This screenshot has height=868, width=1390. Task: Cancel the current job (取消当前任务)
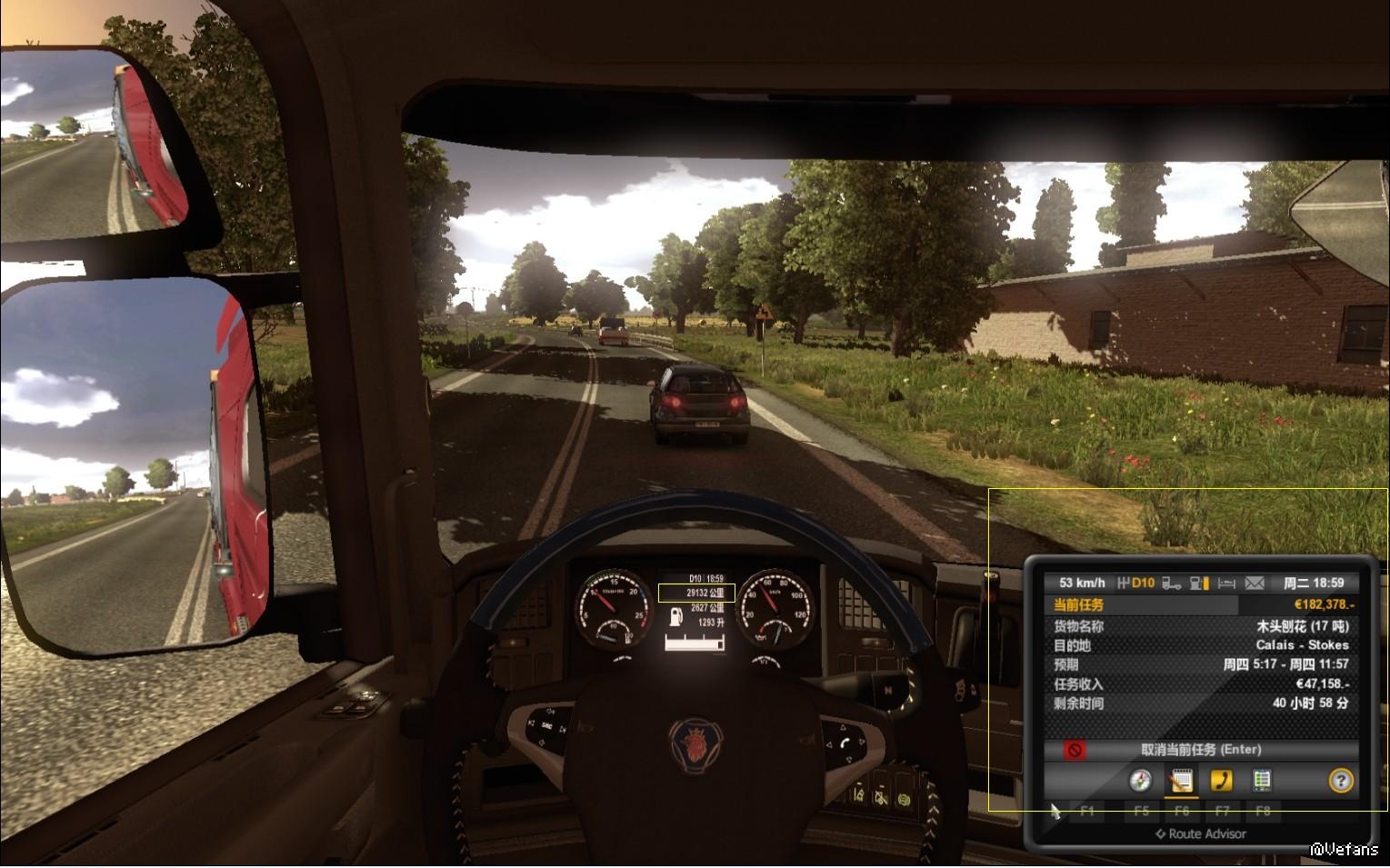click(1200, 750)
